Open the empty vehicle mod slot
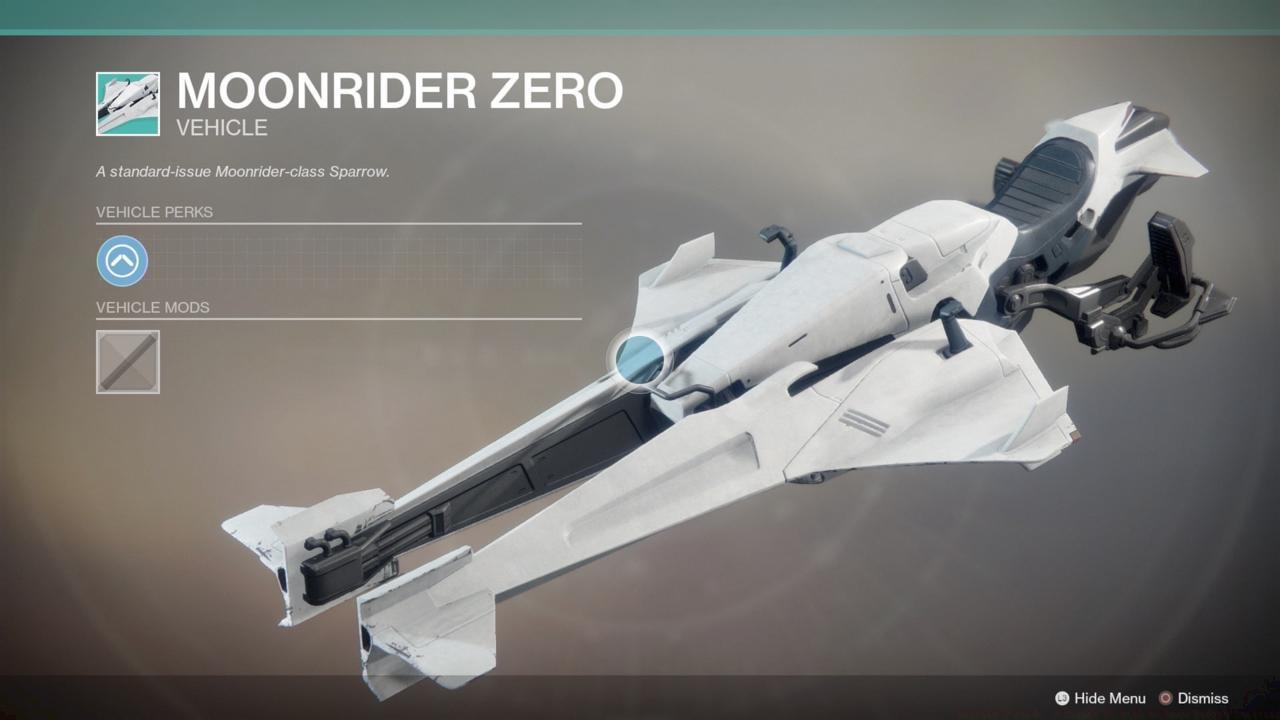 point(127,361)
